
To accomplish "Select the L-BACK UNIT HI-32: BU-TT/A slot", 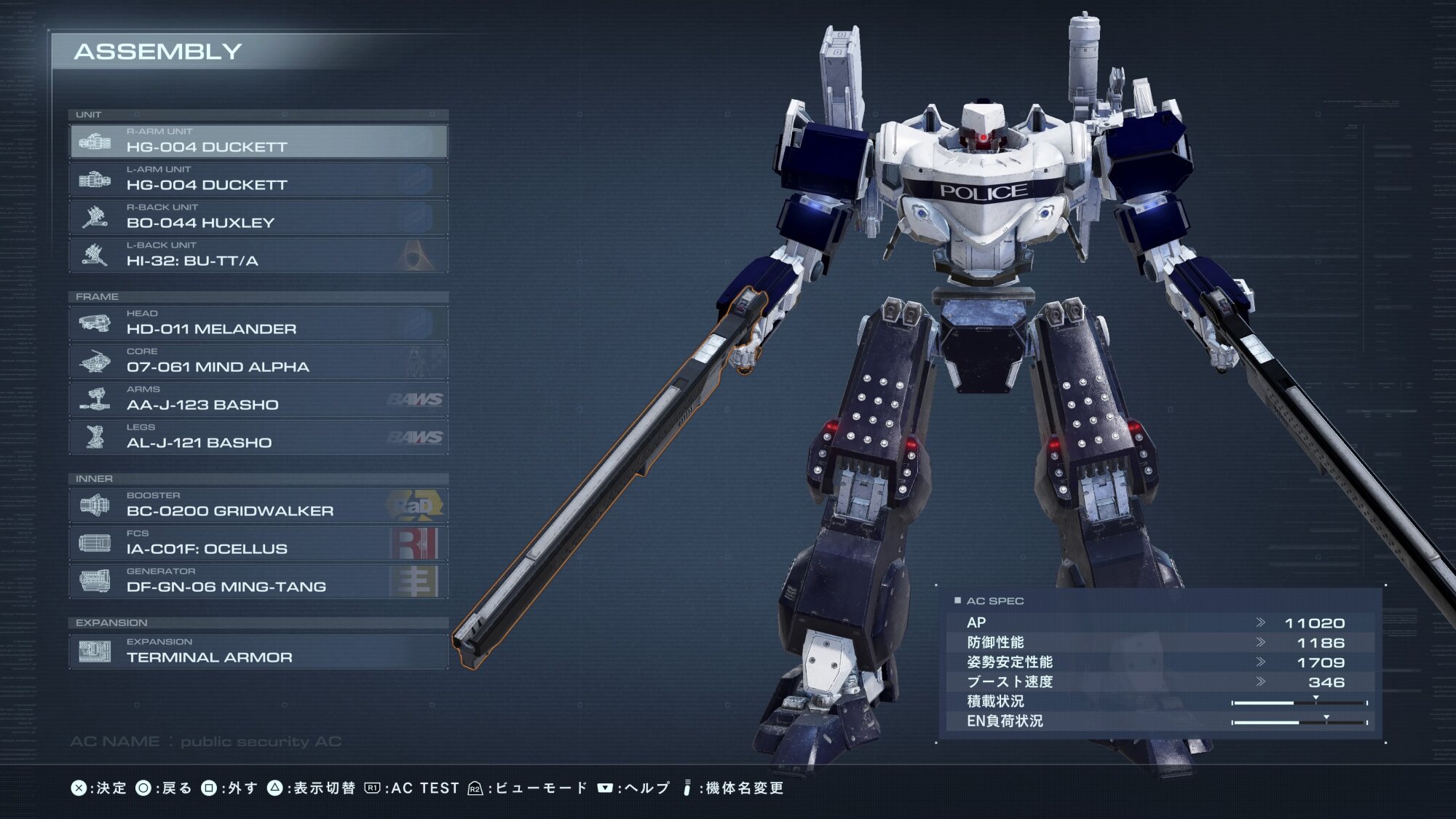I will coord(258,255).
